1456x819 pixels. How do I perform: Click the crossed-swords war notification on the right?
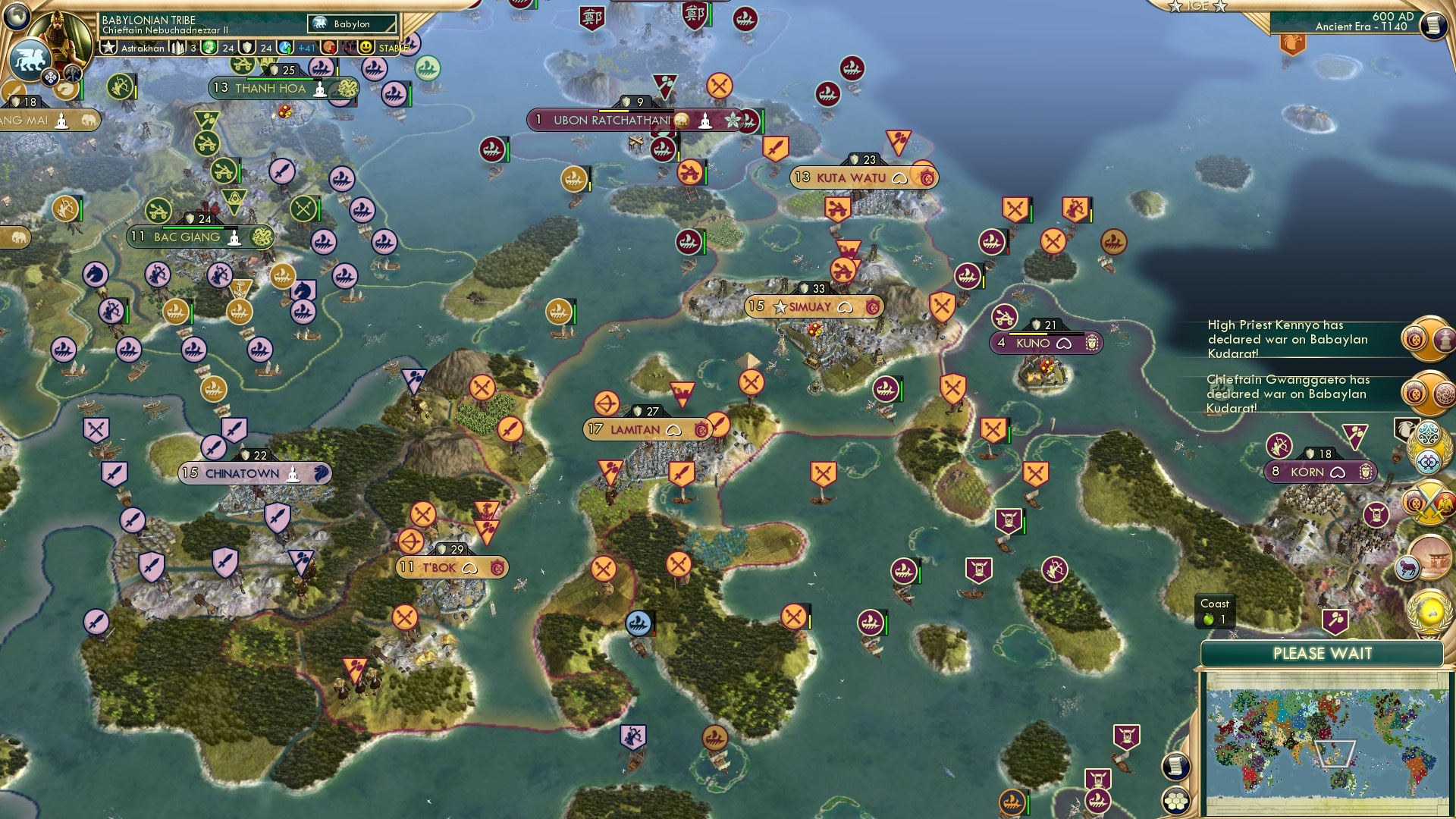pyautogui.click(x=1429, y=502)
